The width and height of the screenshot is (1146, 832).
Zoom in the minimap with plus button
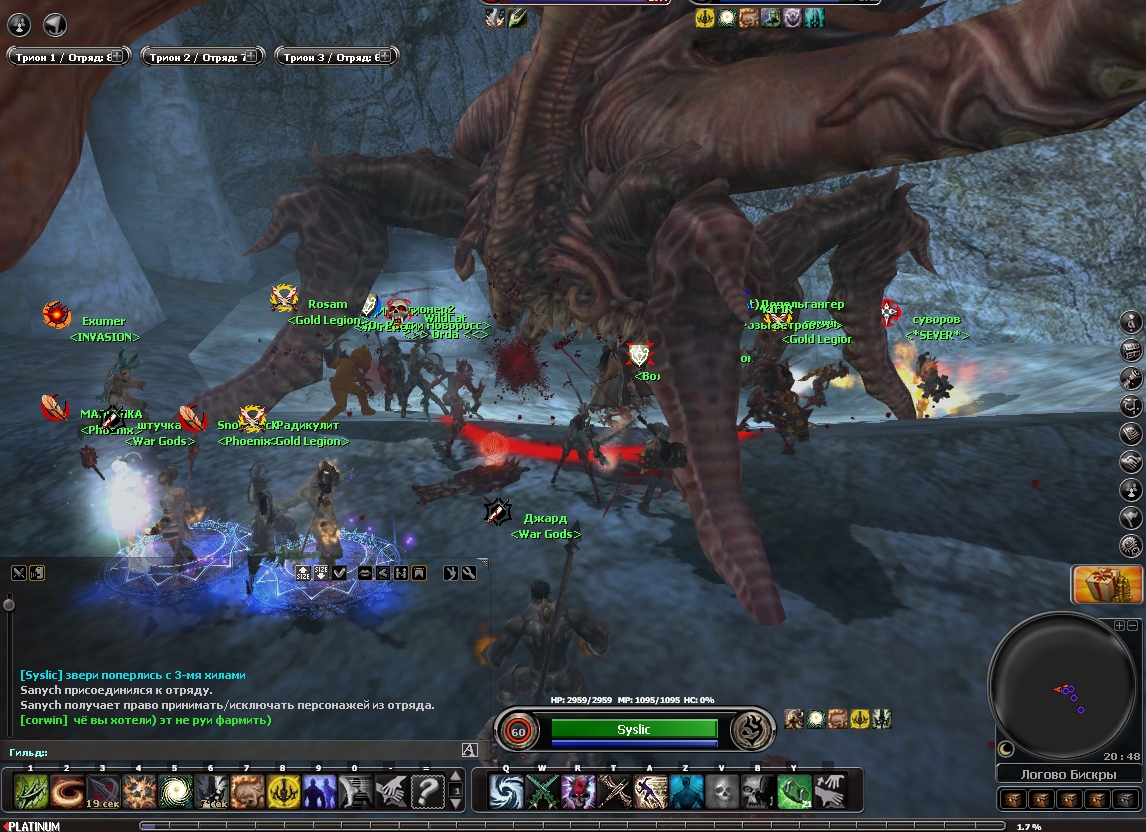pos(1119,625)
